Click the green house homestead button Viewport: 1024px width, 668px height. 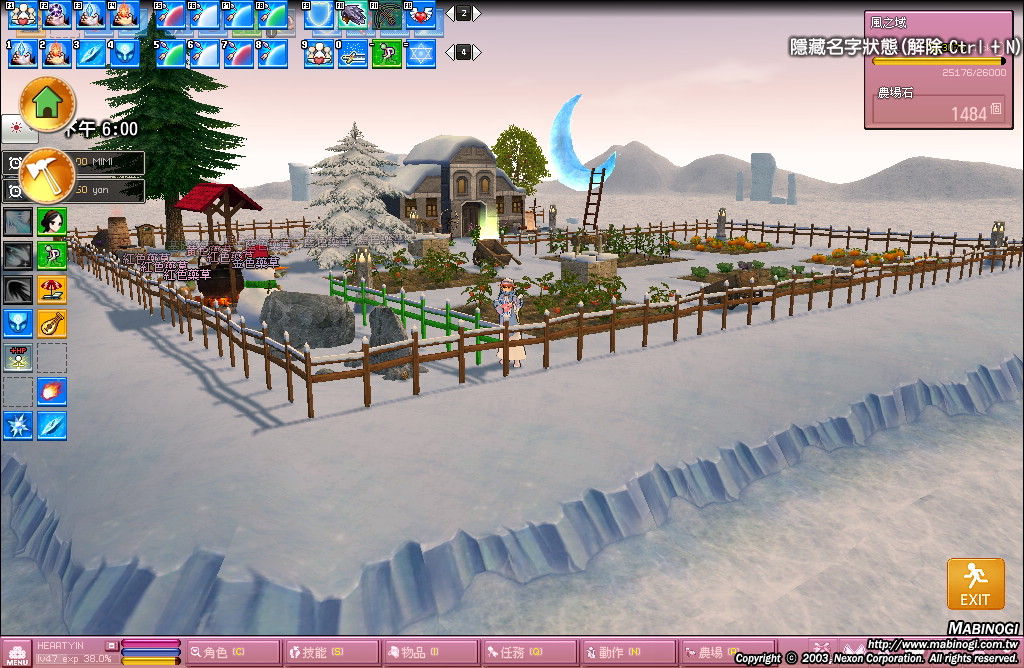[47, 102]
